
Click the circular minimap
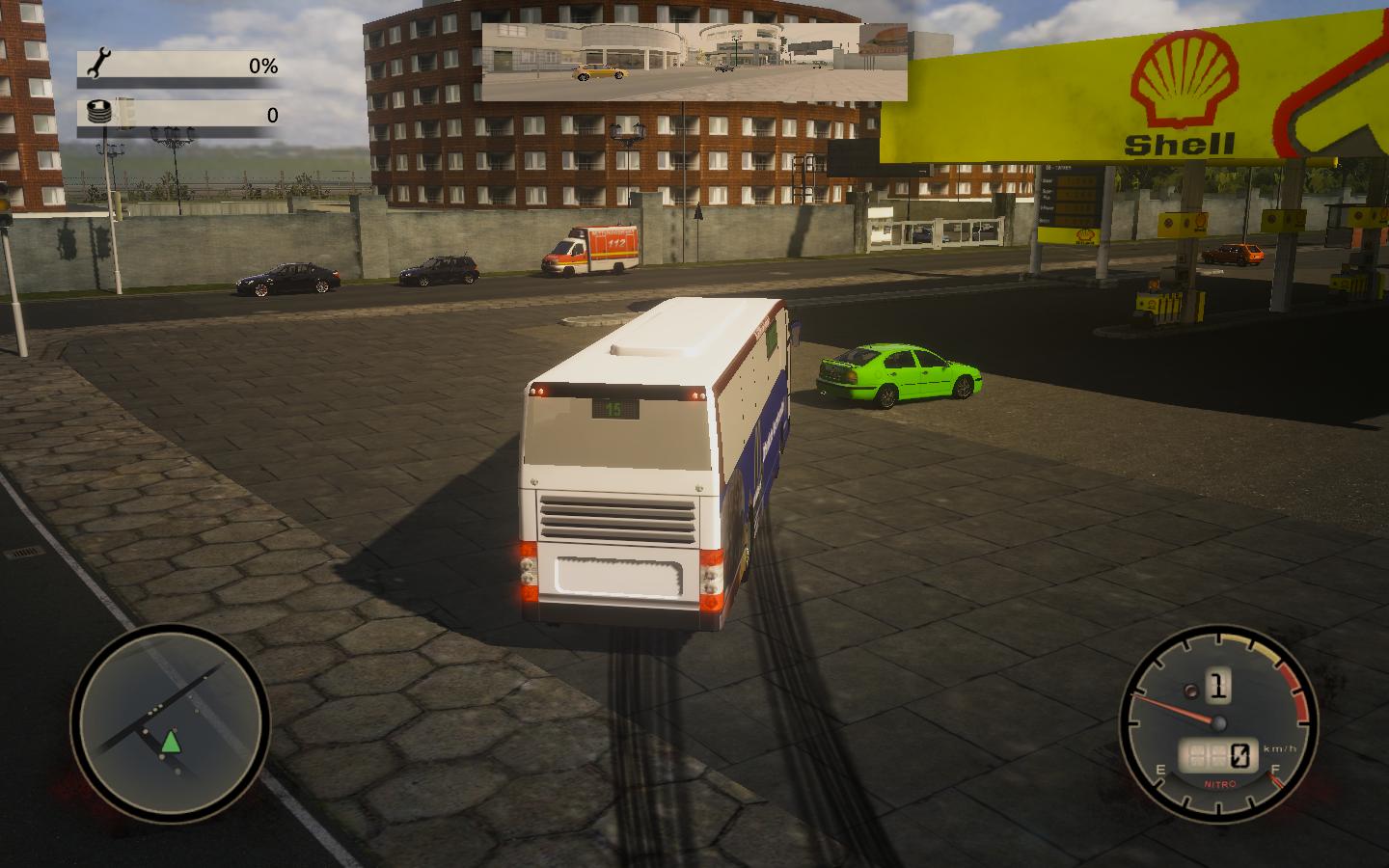pyautogui.click(x=170, y=723)
